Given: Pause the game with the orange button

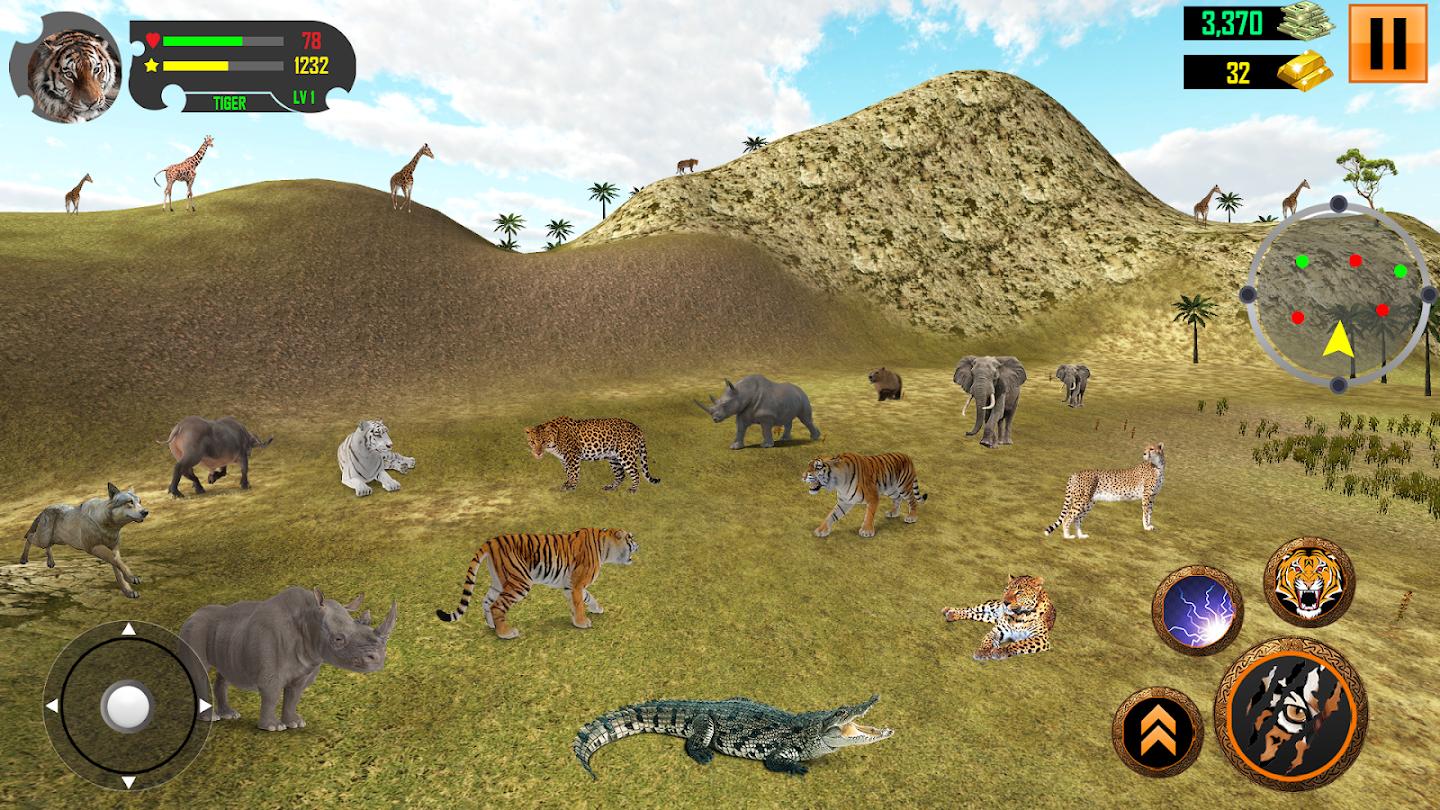Looking at the screenshot, I should (x=1387, y=43).
